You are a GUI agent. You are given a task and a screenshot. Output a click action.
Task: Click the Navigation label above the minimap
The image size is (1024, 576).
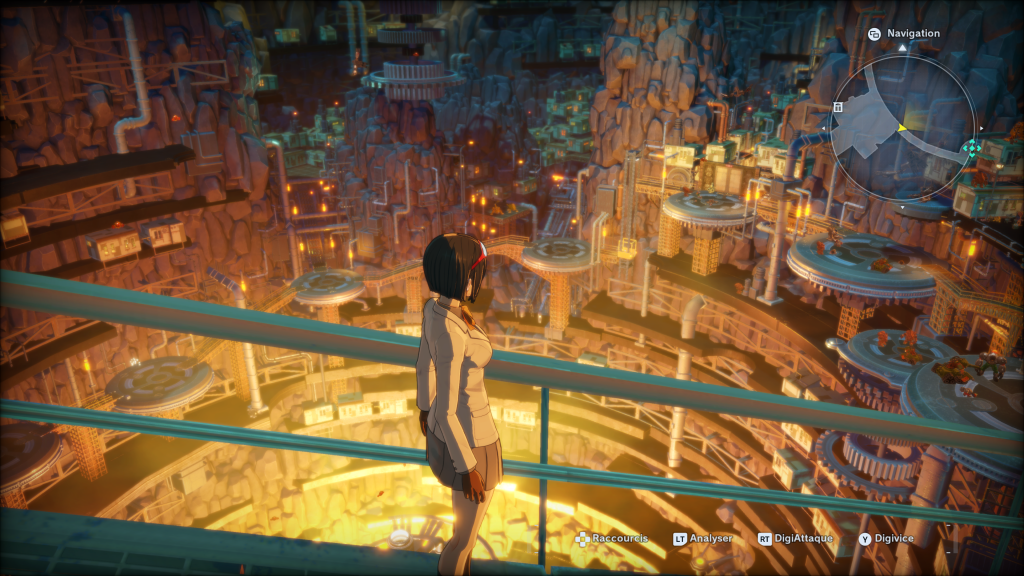pyautogui.click(x=913, y=33)
